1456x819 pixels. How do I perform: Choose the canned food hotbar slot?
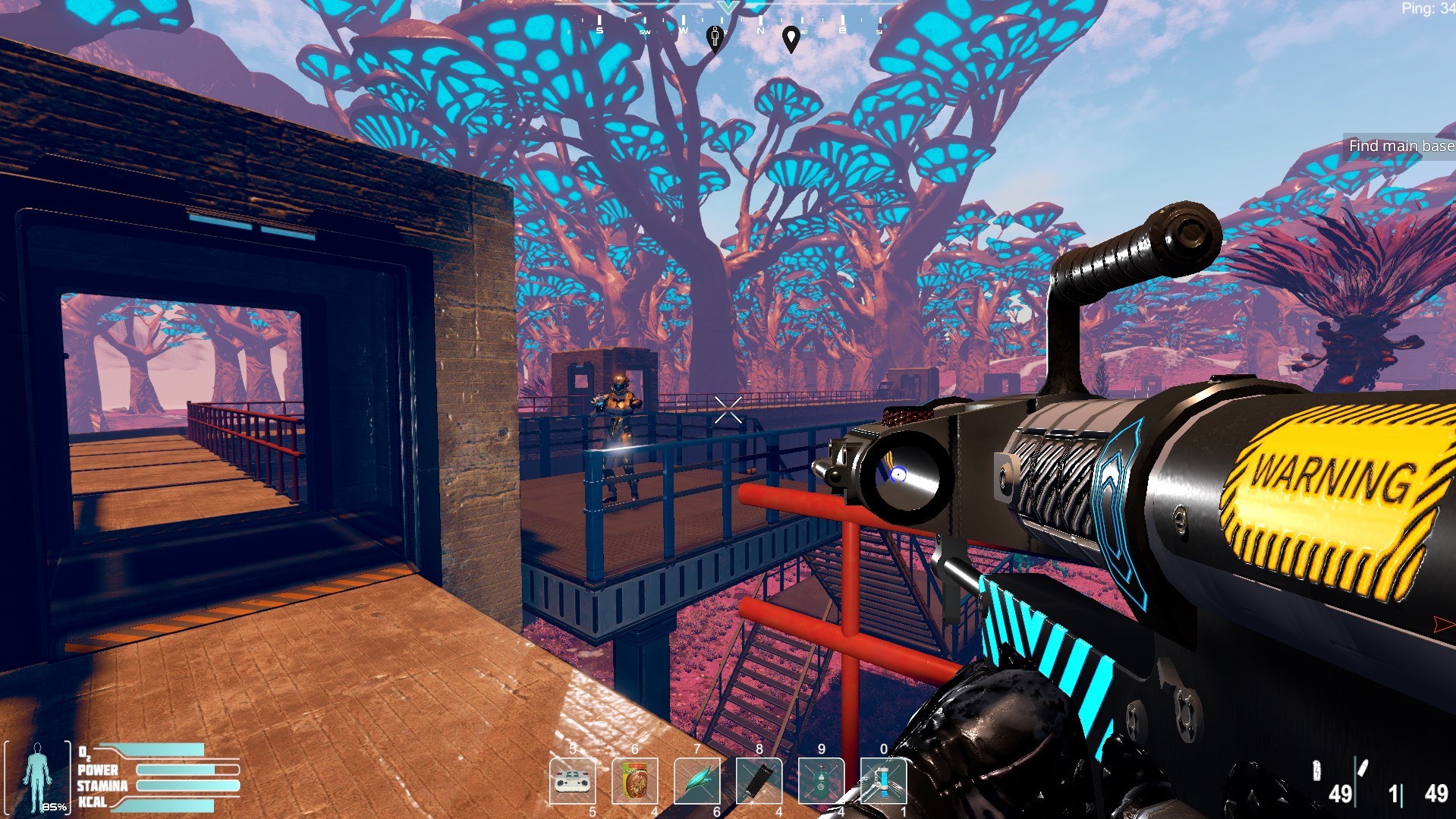pyautogui.click(x=635, y=781)
